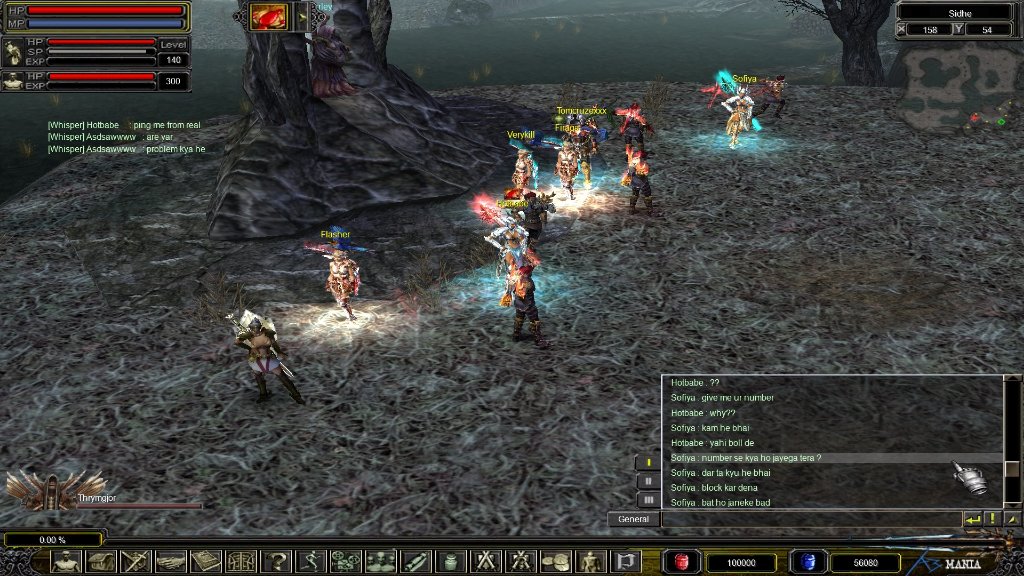Select chat size button with one bar
This screenshot has height=576, width=1024.
[x=648, y=462]
